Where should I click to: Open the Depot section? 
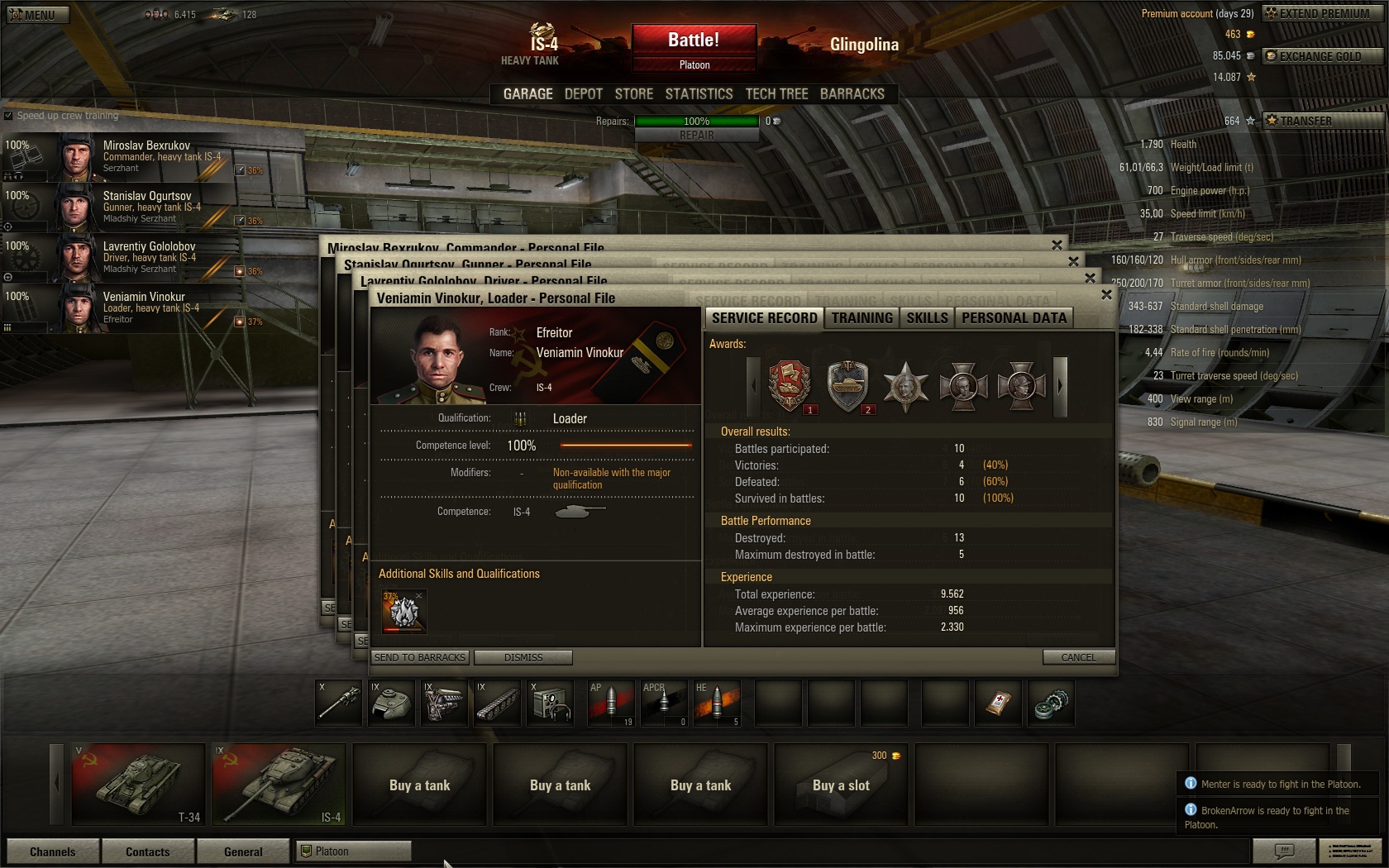pyautogui.click(x=583, y=94)
